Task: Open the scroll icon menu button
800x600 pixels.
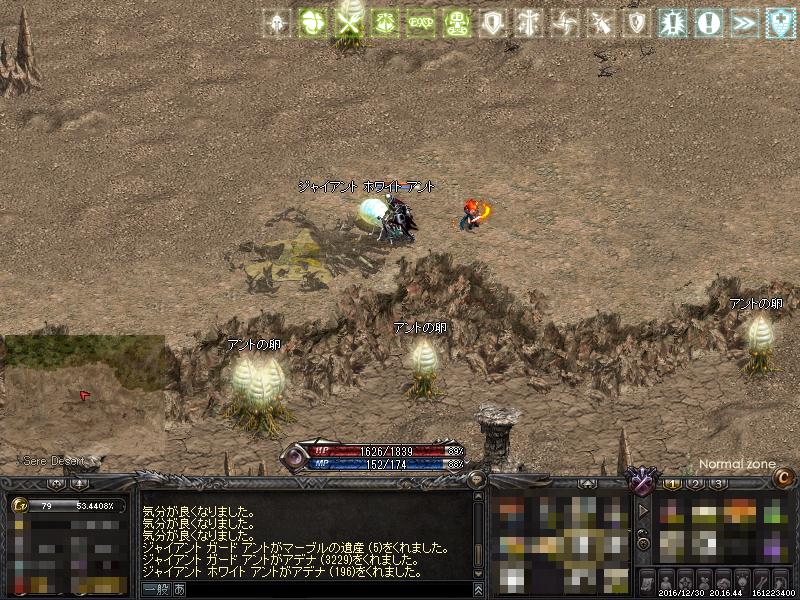Action: click(x=648, y=581)
